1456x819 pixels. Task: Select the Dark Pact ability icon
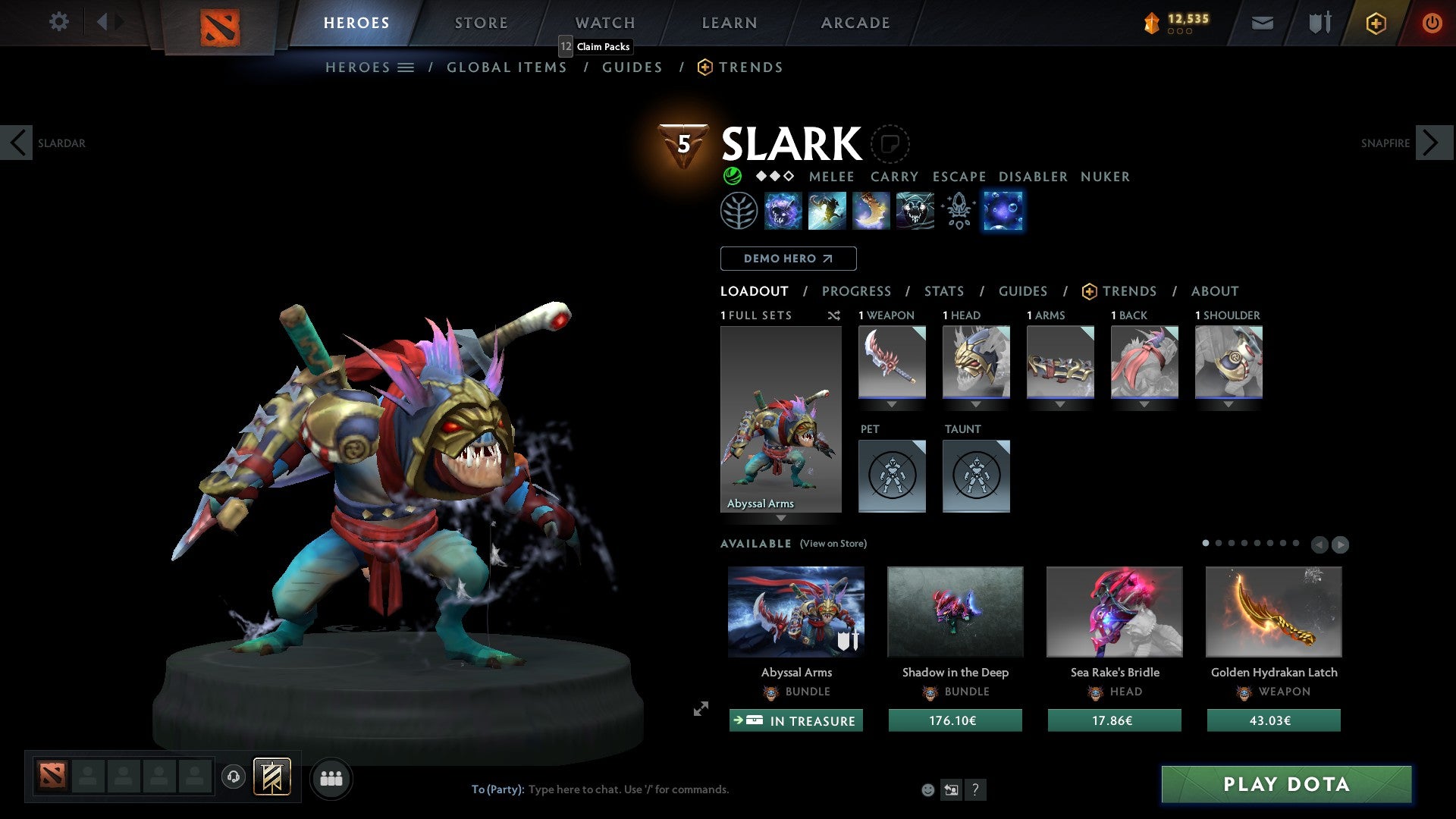pyautogui.click(x=784, y=211)
